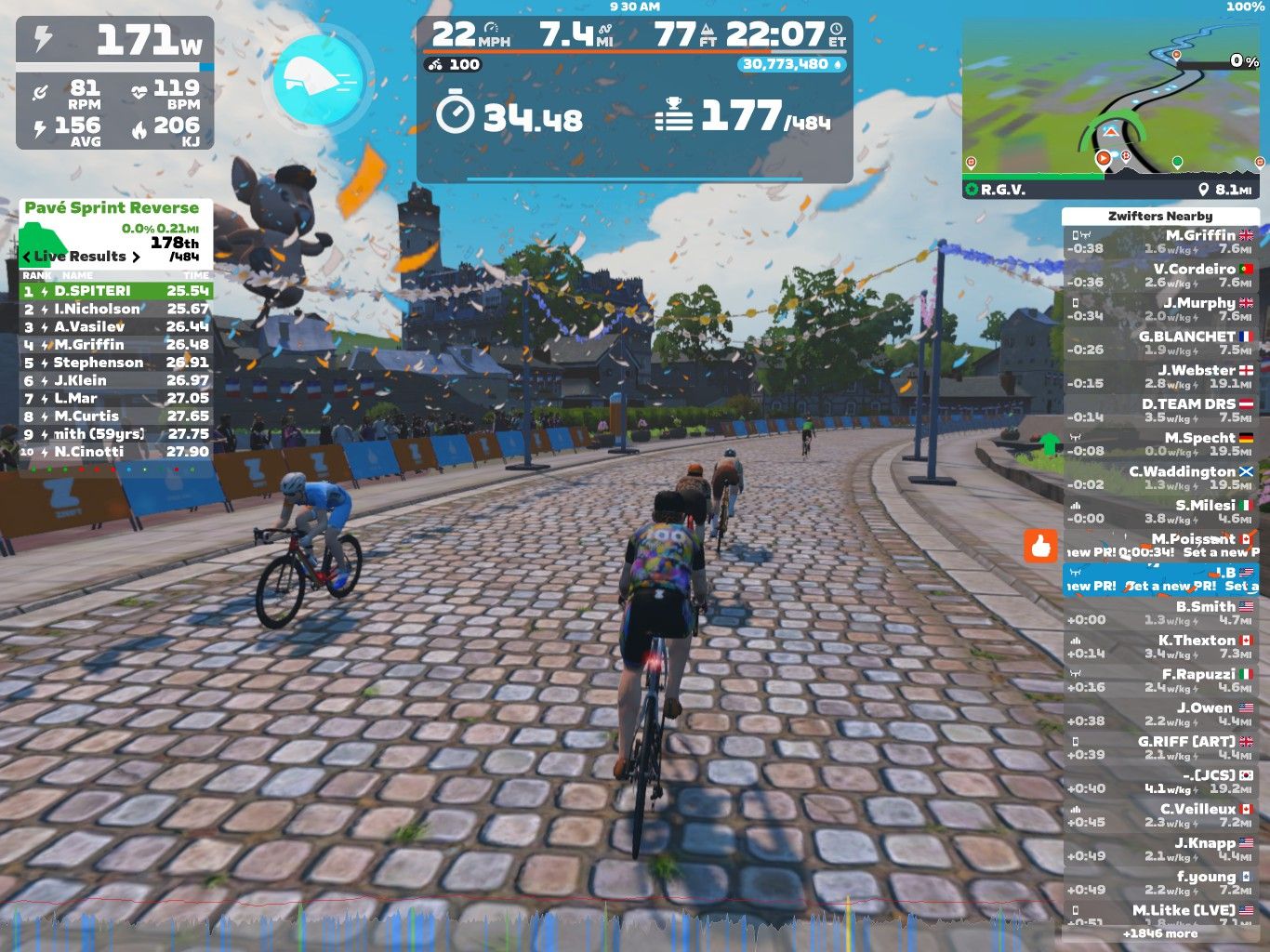The image size is (1270, 952).
Task: Select rider J.Webster in the list
Action: click(x=1160, y=377)
